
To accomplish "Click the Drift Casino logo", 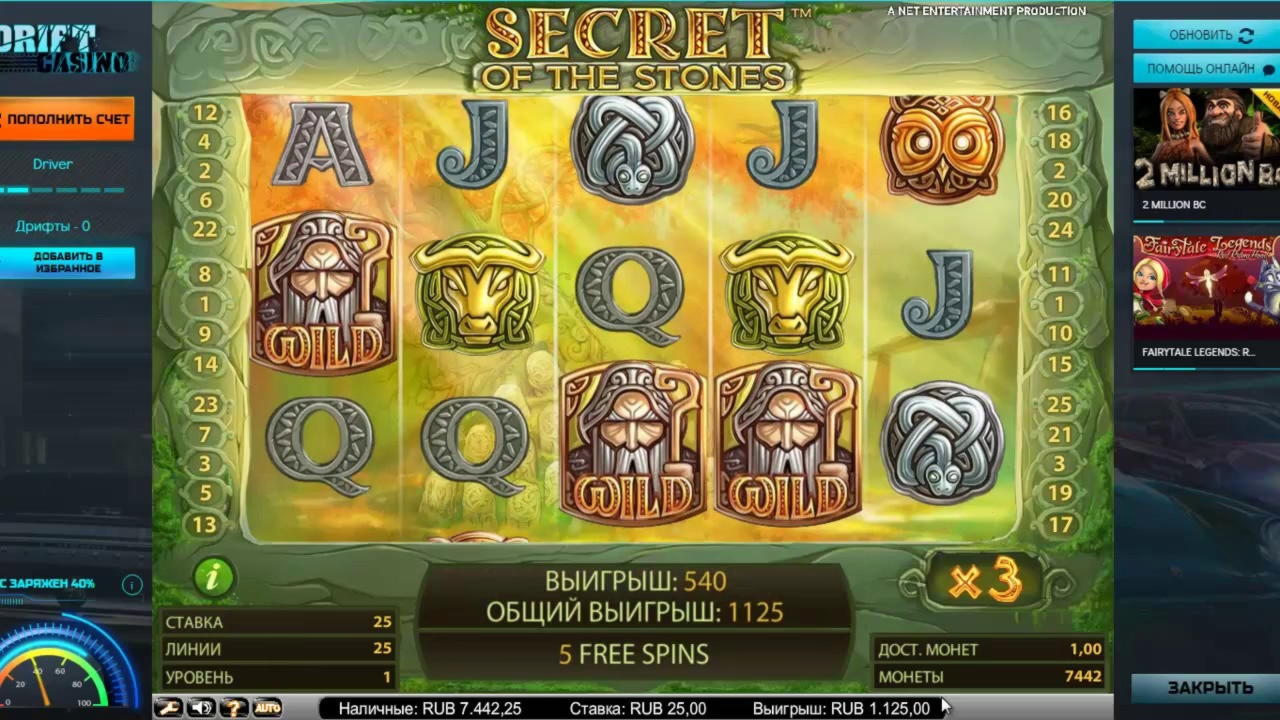I will [66, 50].
